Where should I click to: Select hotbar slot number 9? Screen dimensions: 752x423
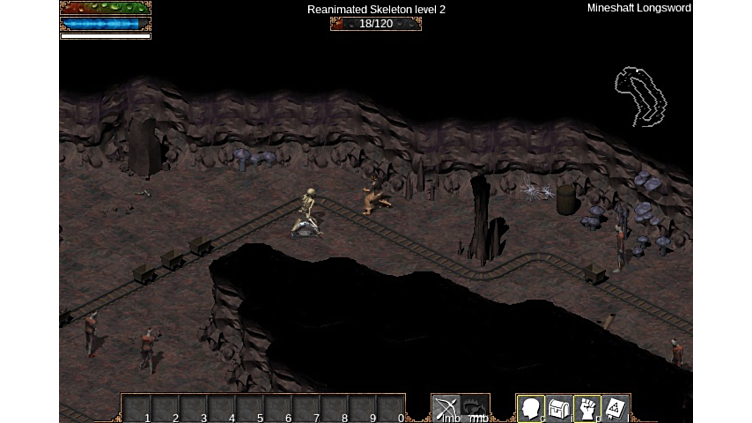pyautogui.click(x=363, y=409)
